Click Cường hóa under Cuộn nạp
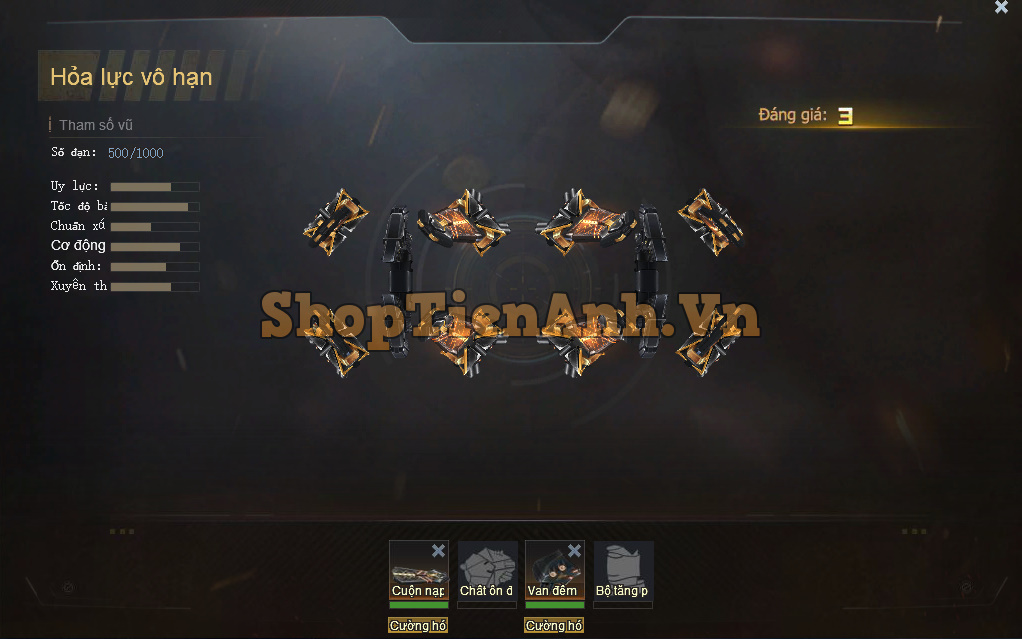 pyautogui.click(x=418, y=626)
